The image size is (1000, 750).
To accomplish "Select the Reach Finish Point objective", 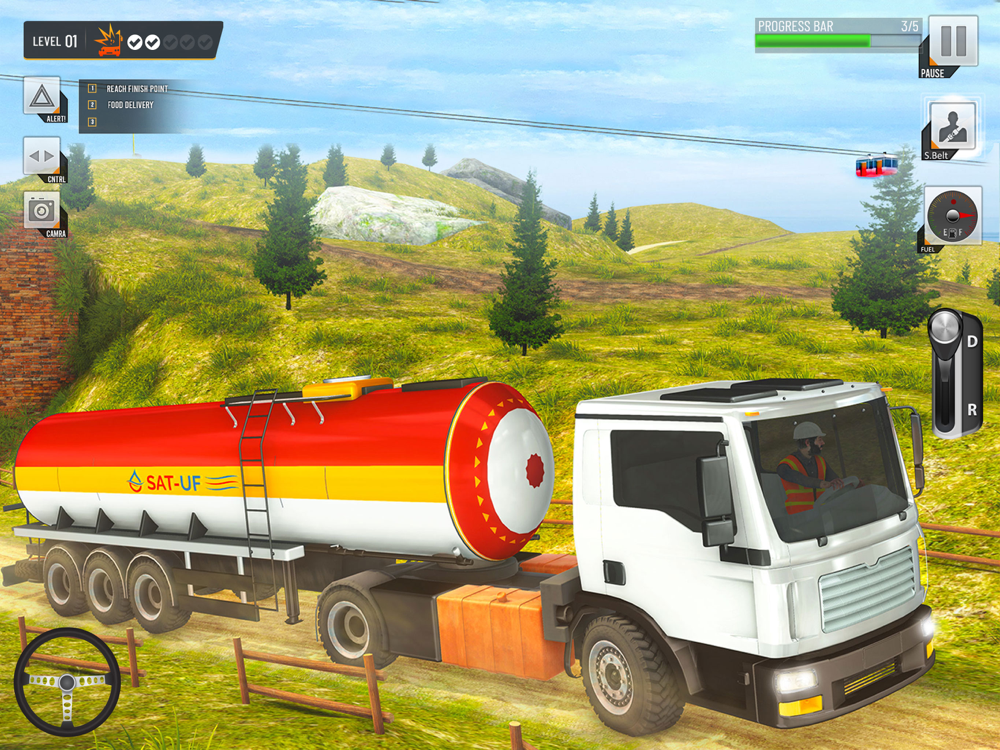I will (137, 89).
